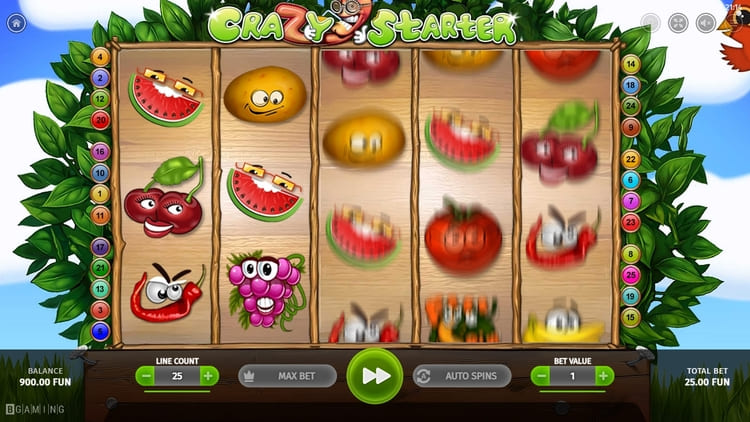Start Auto Spins

462,376
